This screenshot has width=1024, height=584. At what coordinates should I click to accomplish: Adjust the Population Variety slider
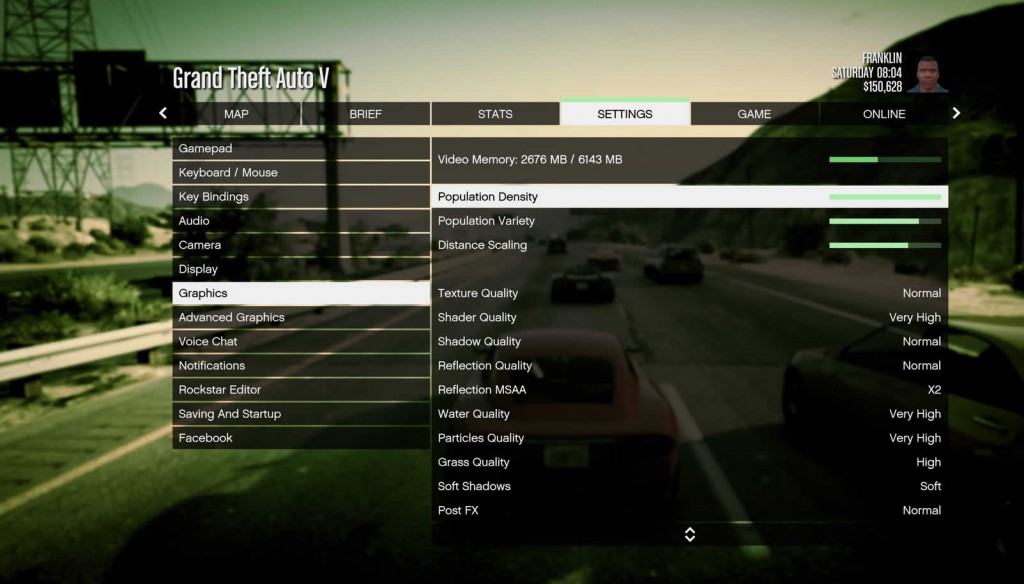click(884, 221)
